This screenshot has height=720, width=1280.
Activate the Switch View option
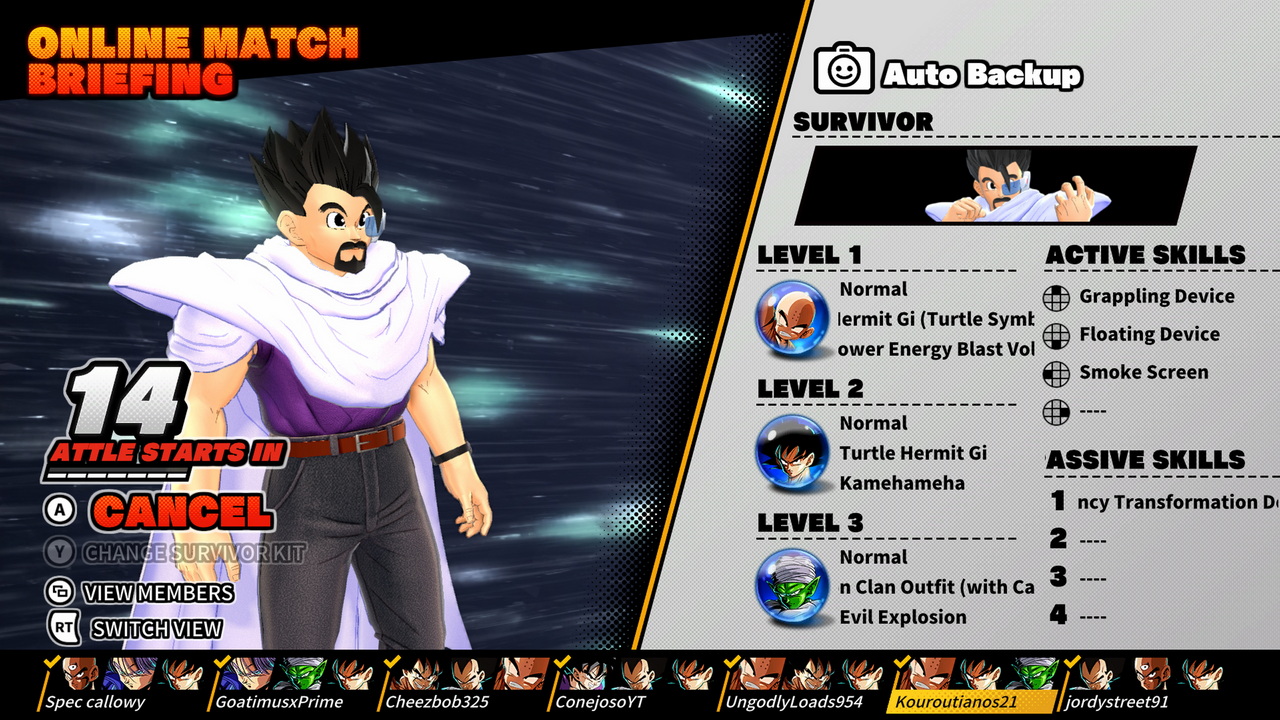tap(156, 629)
